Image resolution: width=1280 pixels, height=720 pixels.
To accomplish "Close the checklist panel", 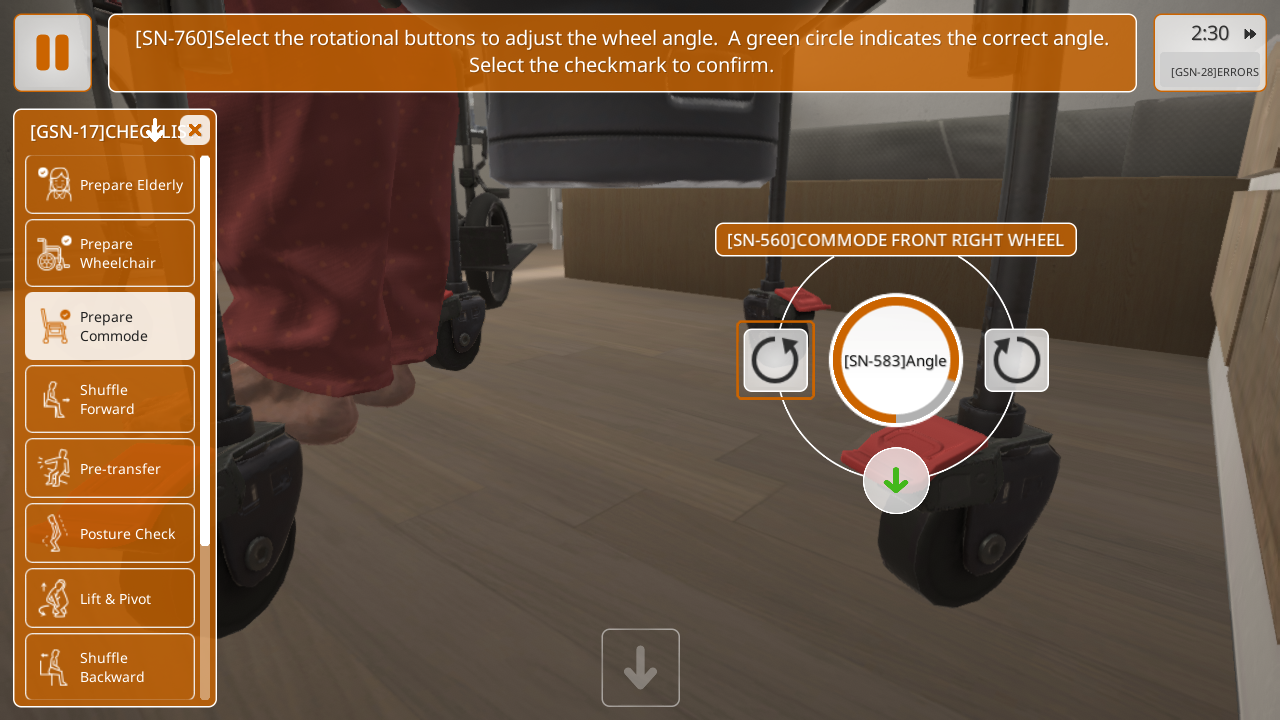I will 195,130.
